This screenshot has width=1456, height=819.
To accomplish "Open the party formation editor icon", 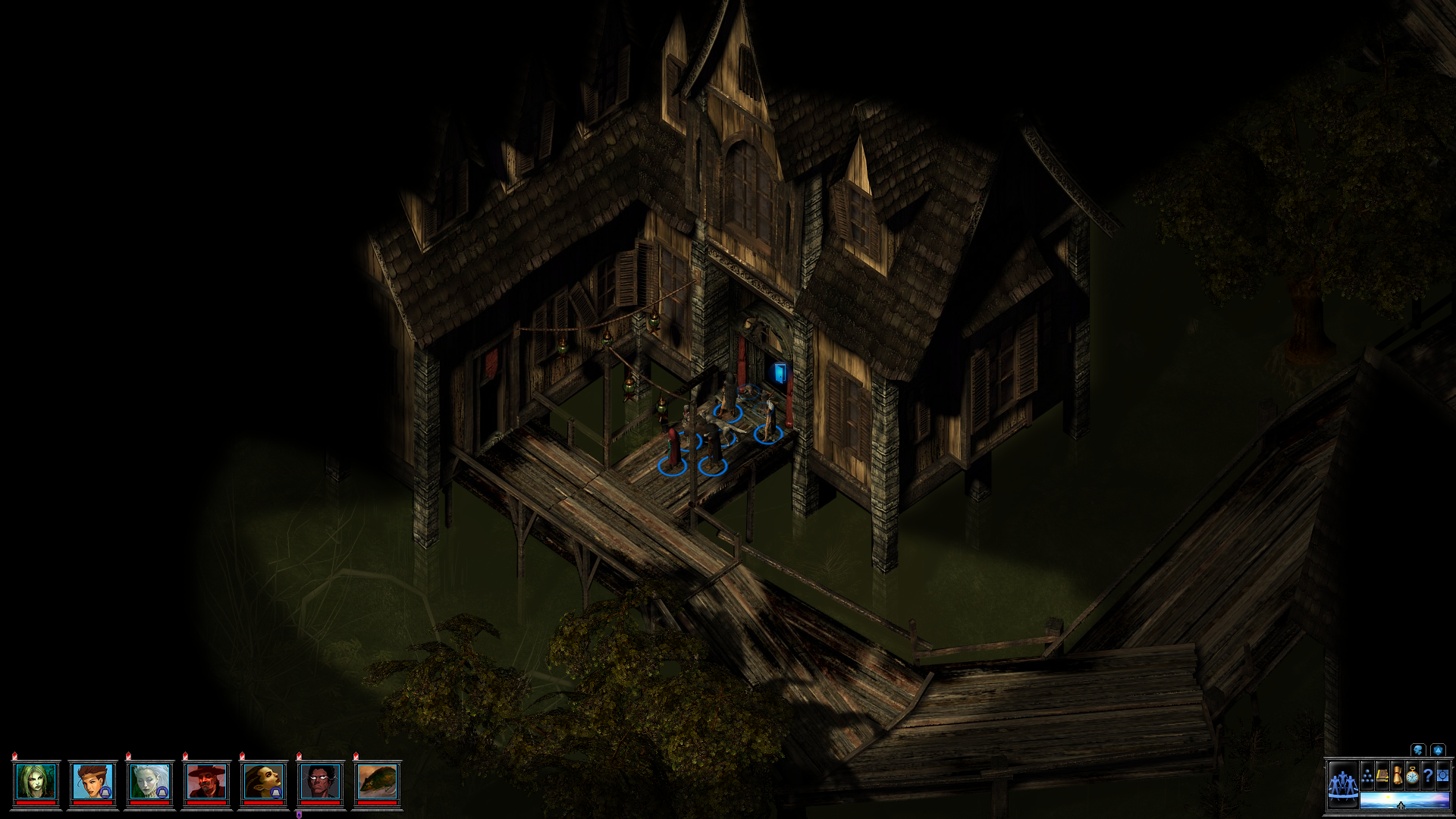I will [1367, 775].
